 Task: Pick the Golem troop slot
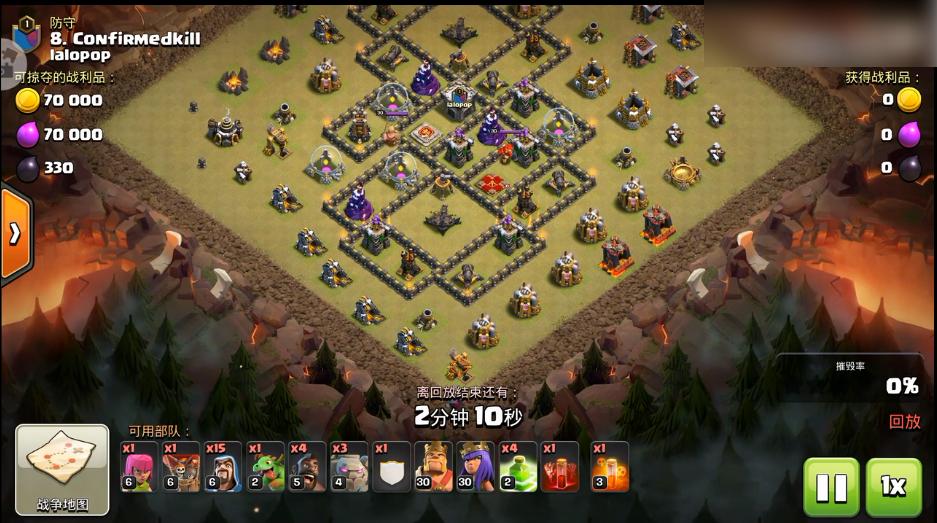click(349, 467)
